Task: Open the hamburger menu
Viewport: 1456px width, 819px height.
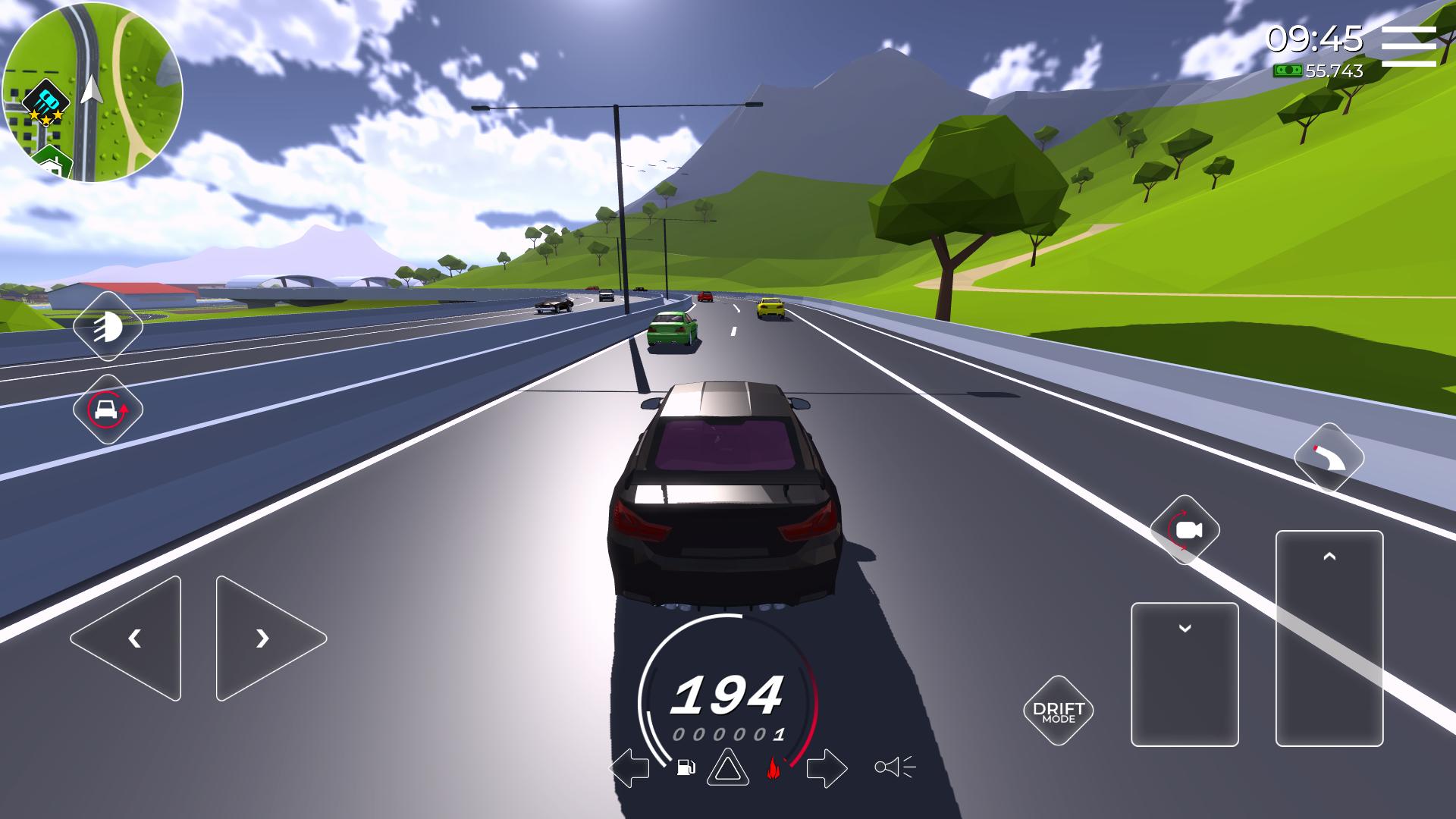Action: pyautogui.click(x=1408, y=46)
